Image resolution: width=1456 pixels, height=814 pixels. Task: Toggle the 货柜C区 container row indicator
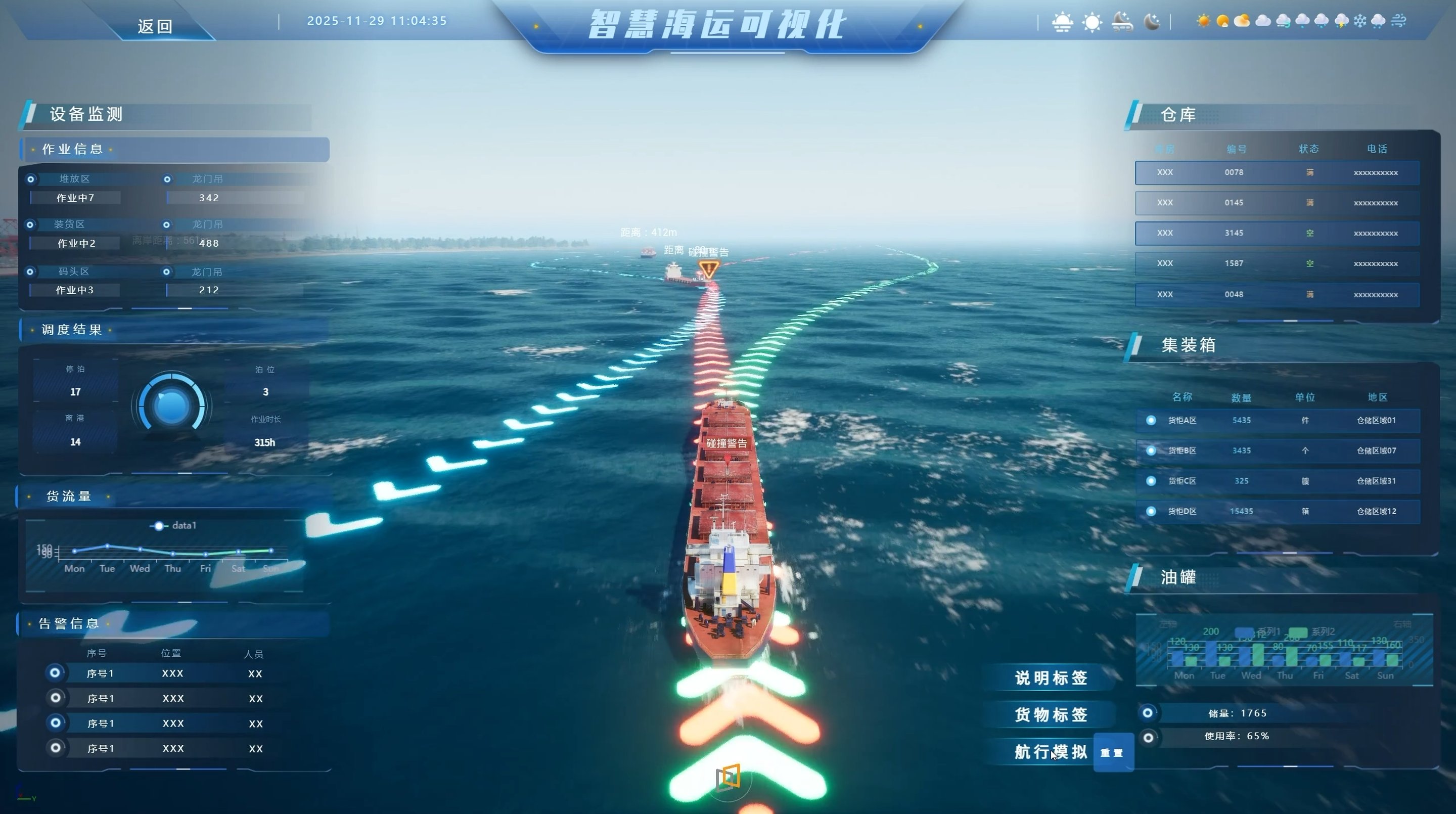[1150, 480]
